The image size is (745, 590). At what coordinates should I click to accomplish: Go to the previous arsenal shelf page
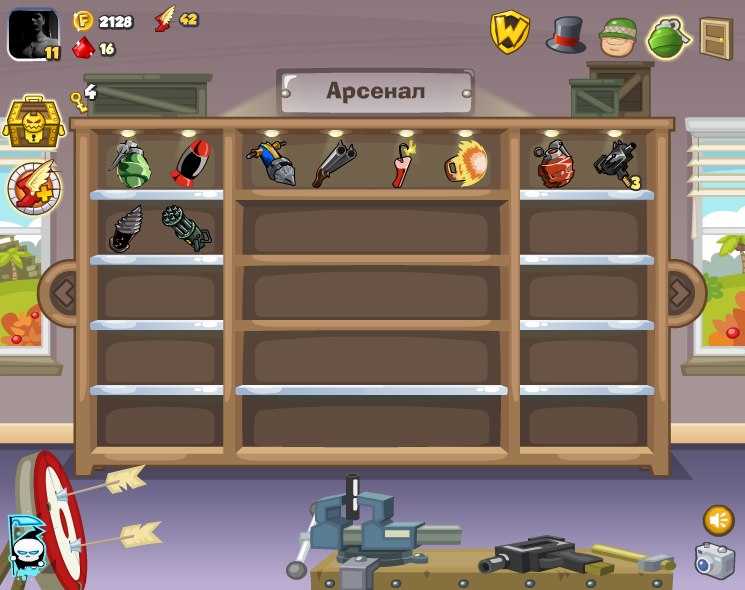coord(64,293)
